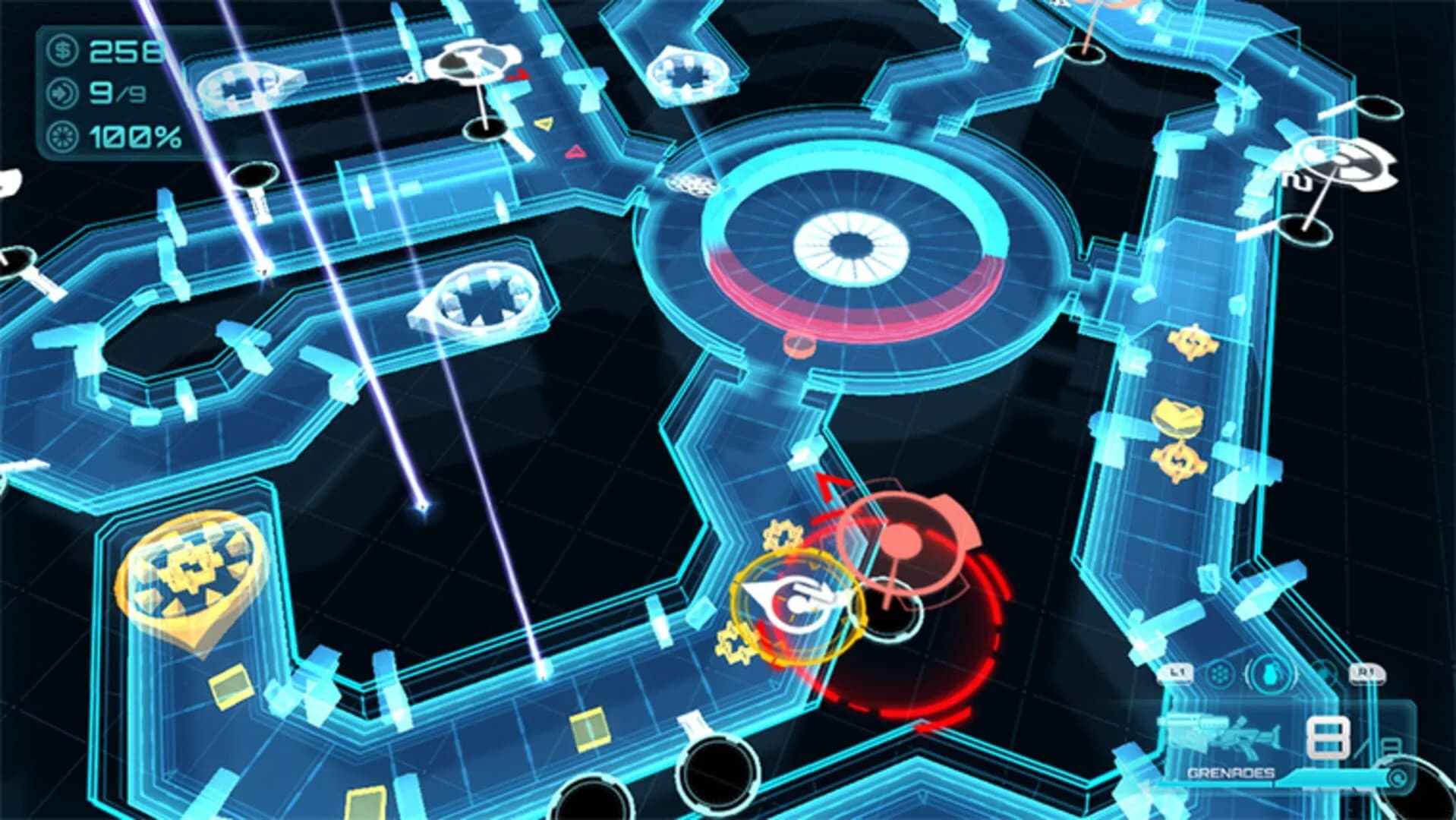Click the small ammo panel beside the 8 counter
The width and height of the screenshot is (1456, 820).
1391,748
